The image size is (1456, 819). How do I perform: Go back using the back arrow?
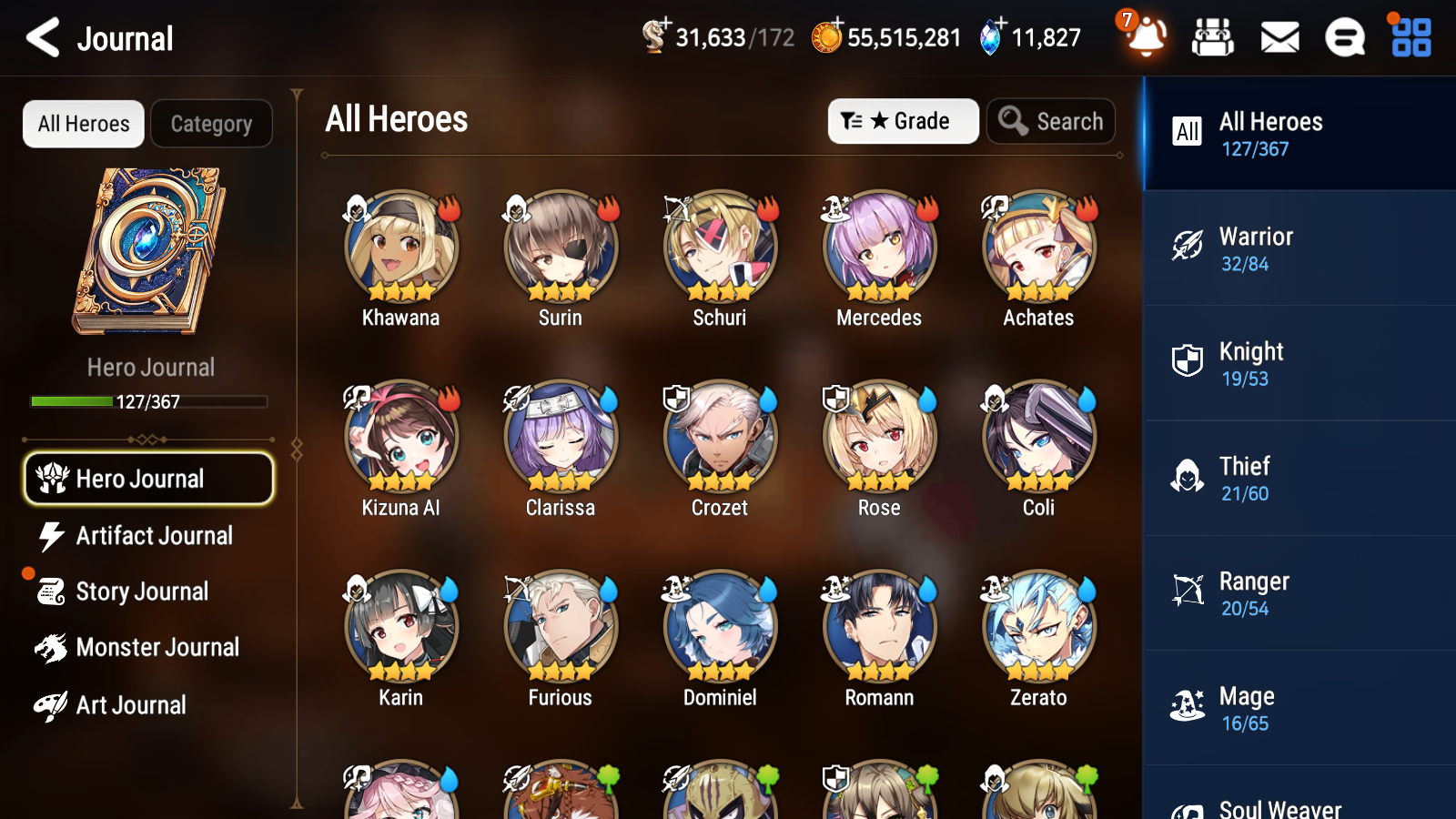coord(41,38)
